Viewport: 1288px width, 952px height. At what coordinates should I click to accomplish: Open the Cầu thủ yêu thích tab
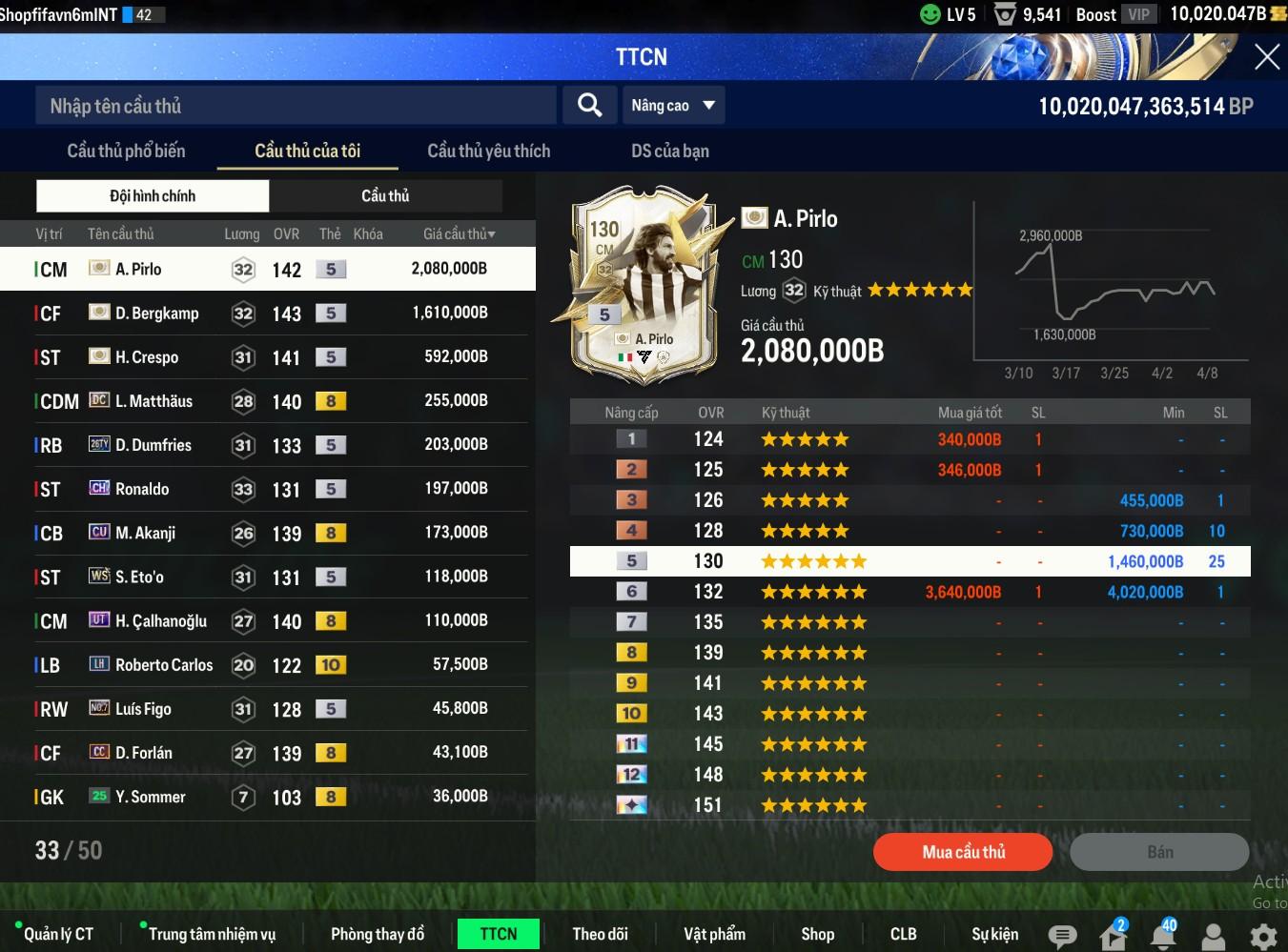tap(488, 151)
